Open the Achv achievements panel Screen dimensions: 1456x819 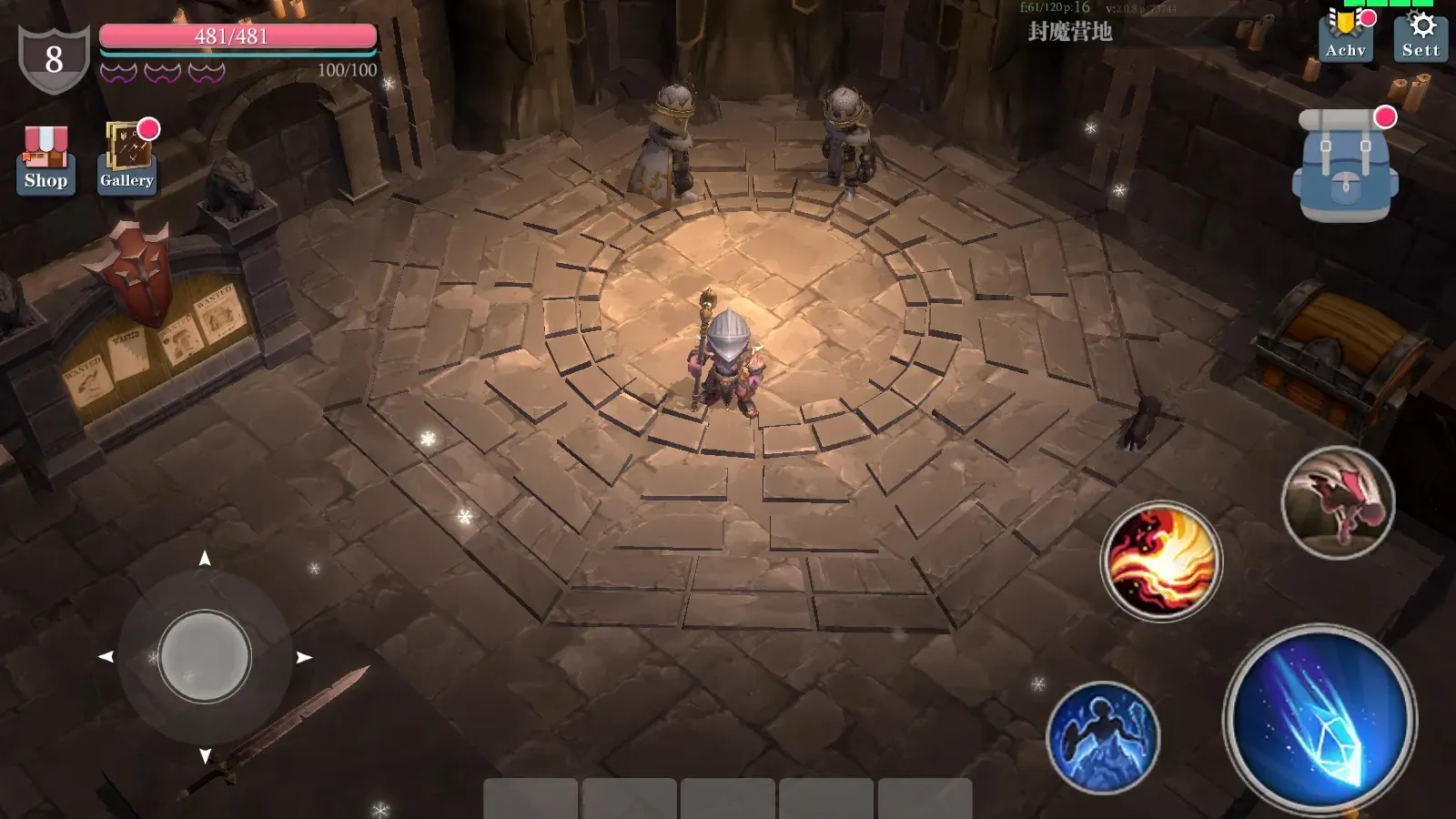click(1345, 35)
